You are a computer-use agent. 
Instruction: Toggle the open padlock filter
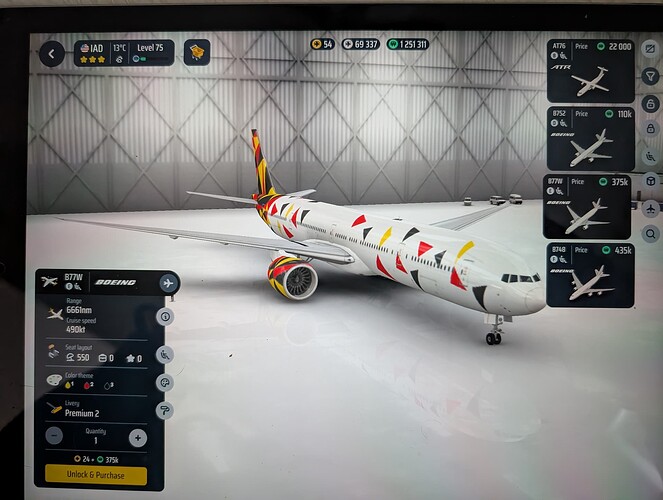click(x=650, y=102)
